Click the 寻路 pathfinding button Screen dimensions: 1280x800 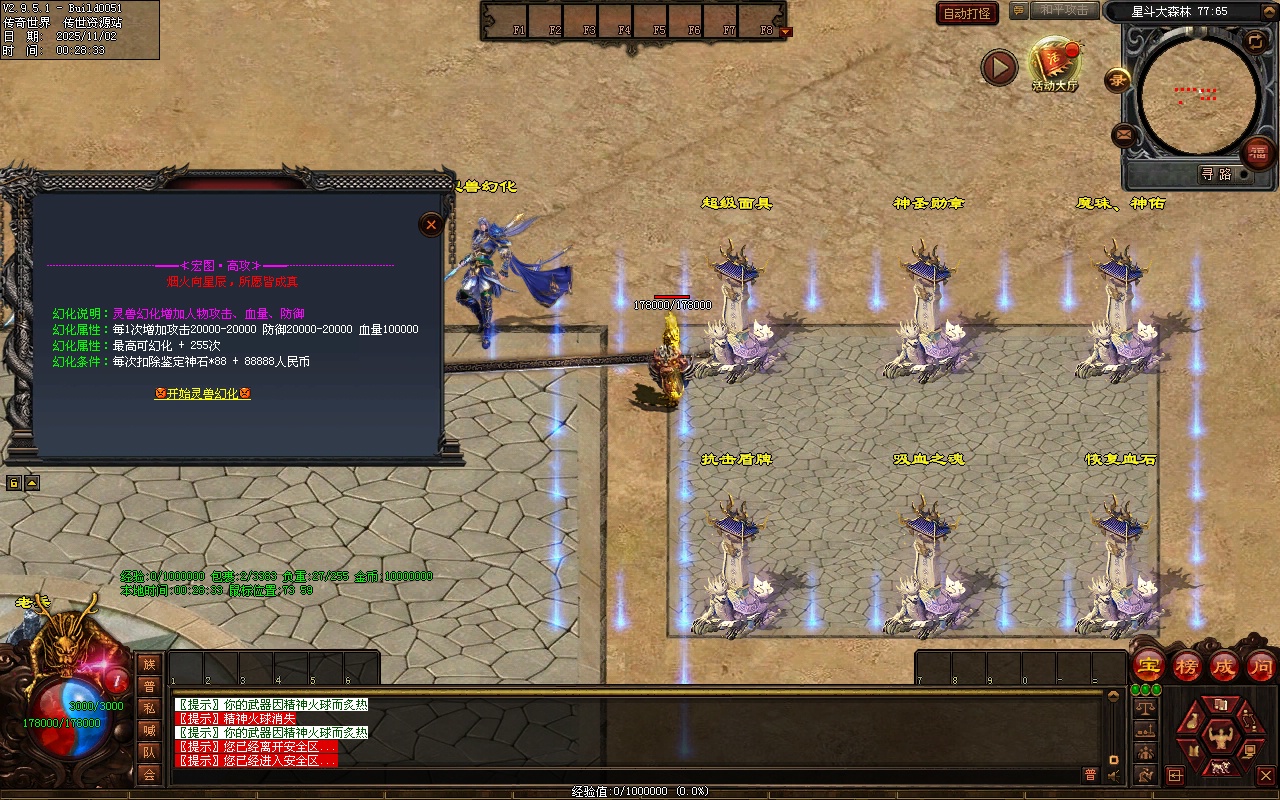point(1216,174)
